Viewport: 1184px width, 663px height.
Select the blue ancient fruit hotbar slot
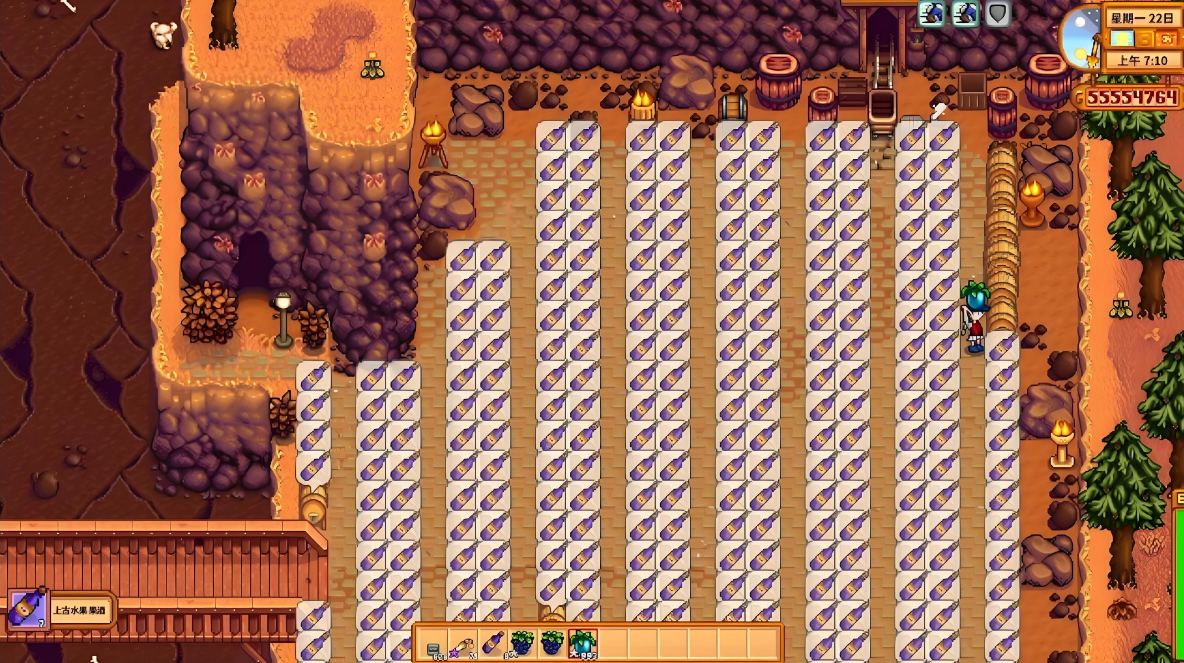(582, 643)
